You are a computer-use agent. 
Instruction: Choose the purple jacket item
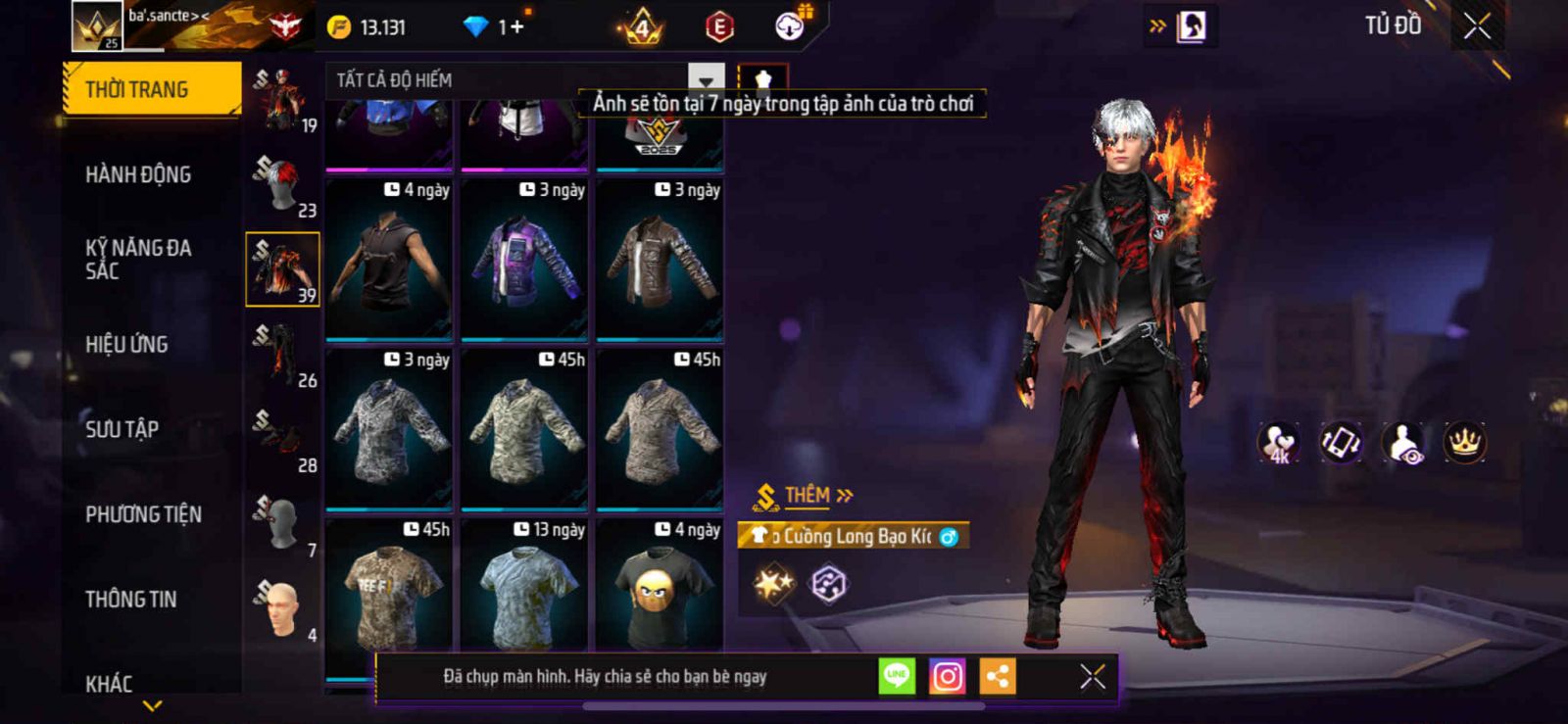(x=524, y=260)
